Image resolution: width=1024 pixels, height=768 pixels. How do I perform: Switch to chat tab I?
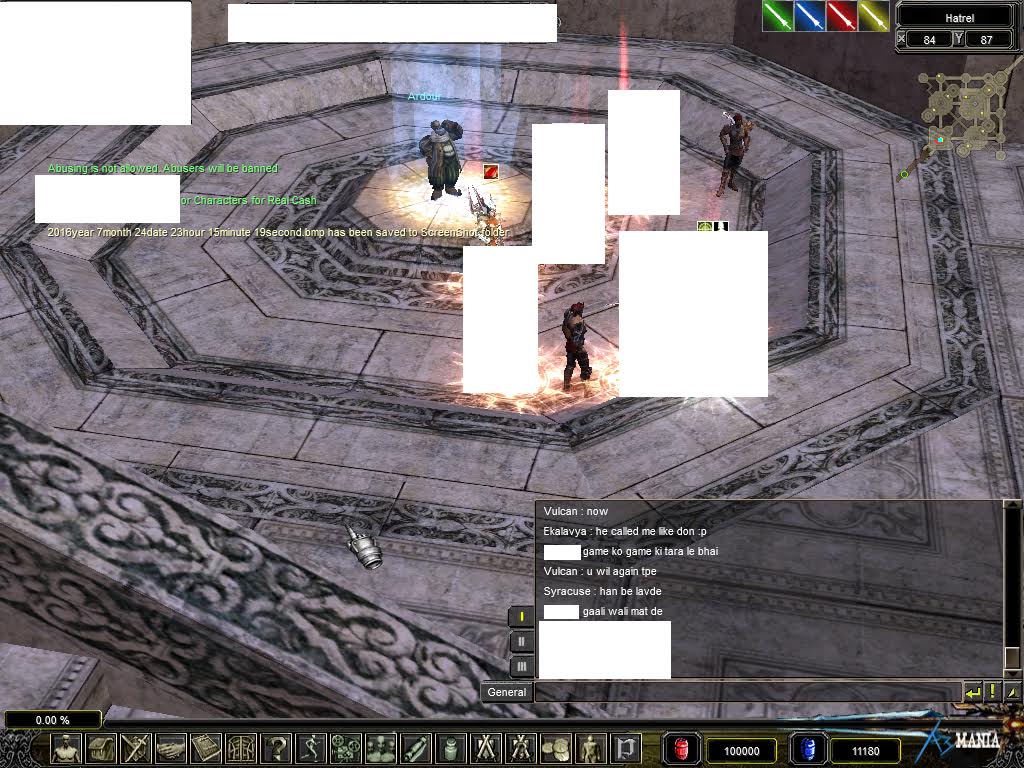click(521, 617)
